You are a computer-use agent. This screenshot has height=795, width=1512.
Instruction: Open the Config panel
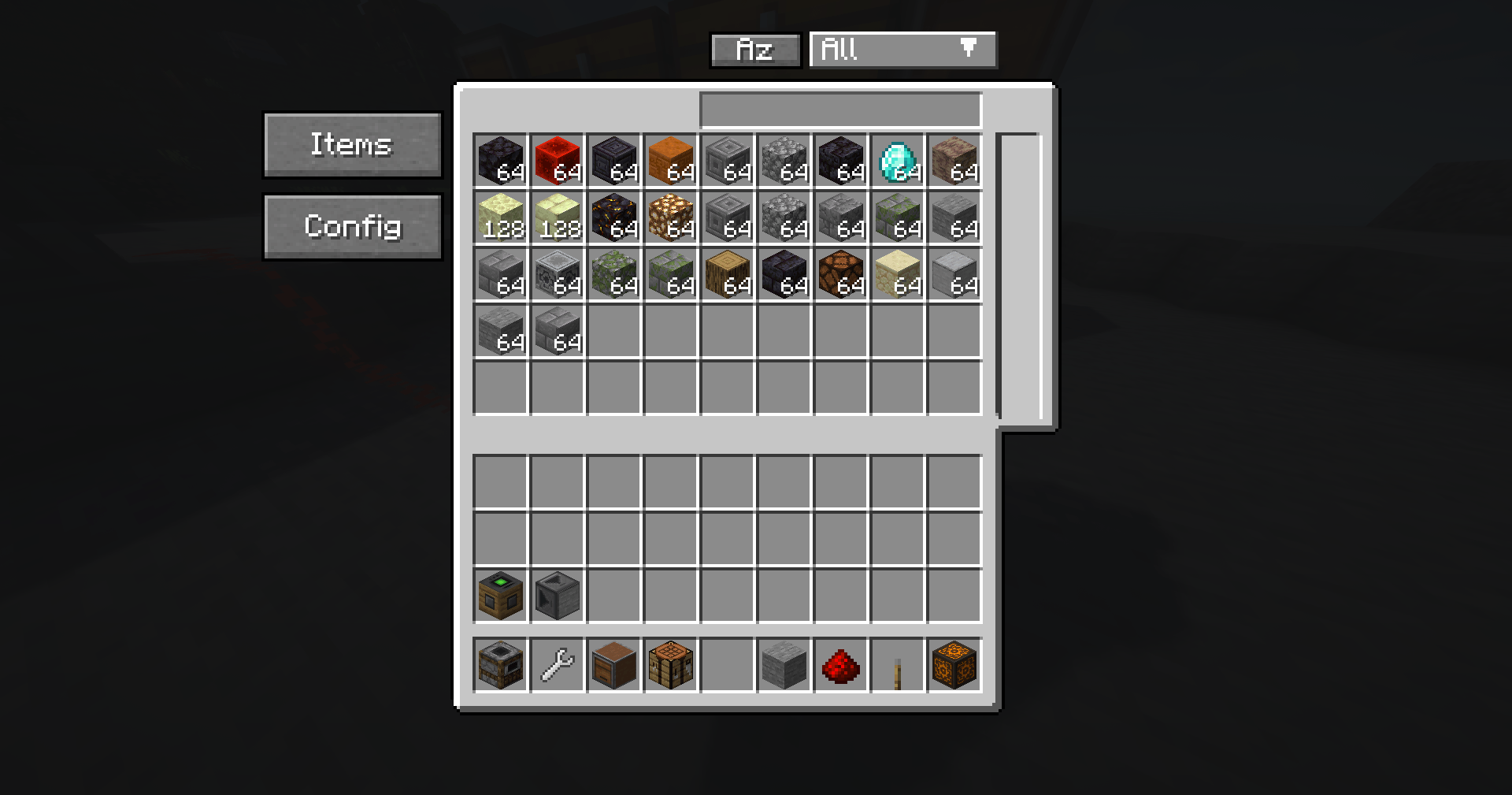coord(352,225)
